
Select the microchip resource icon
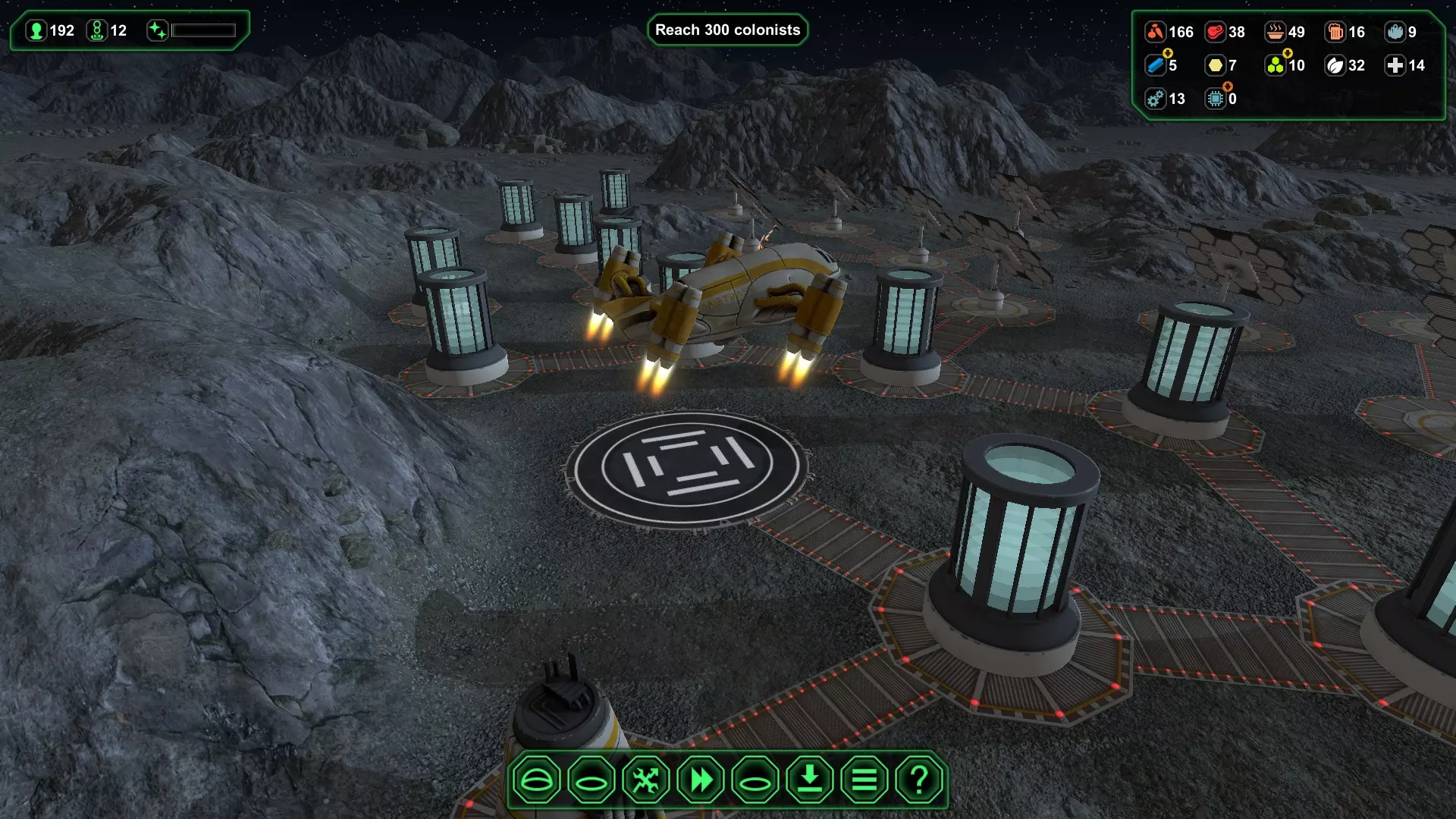pyautogui.click(x=1215, y=99)
